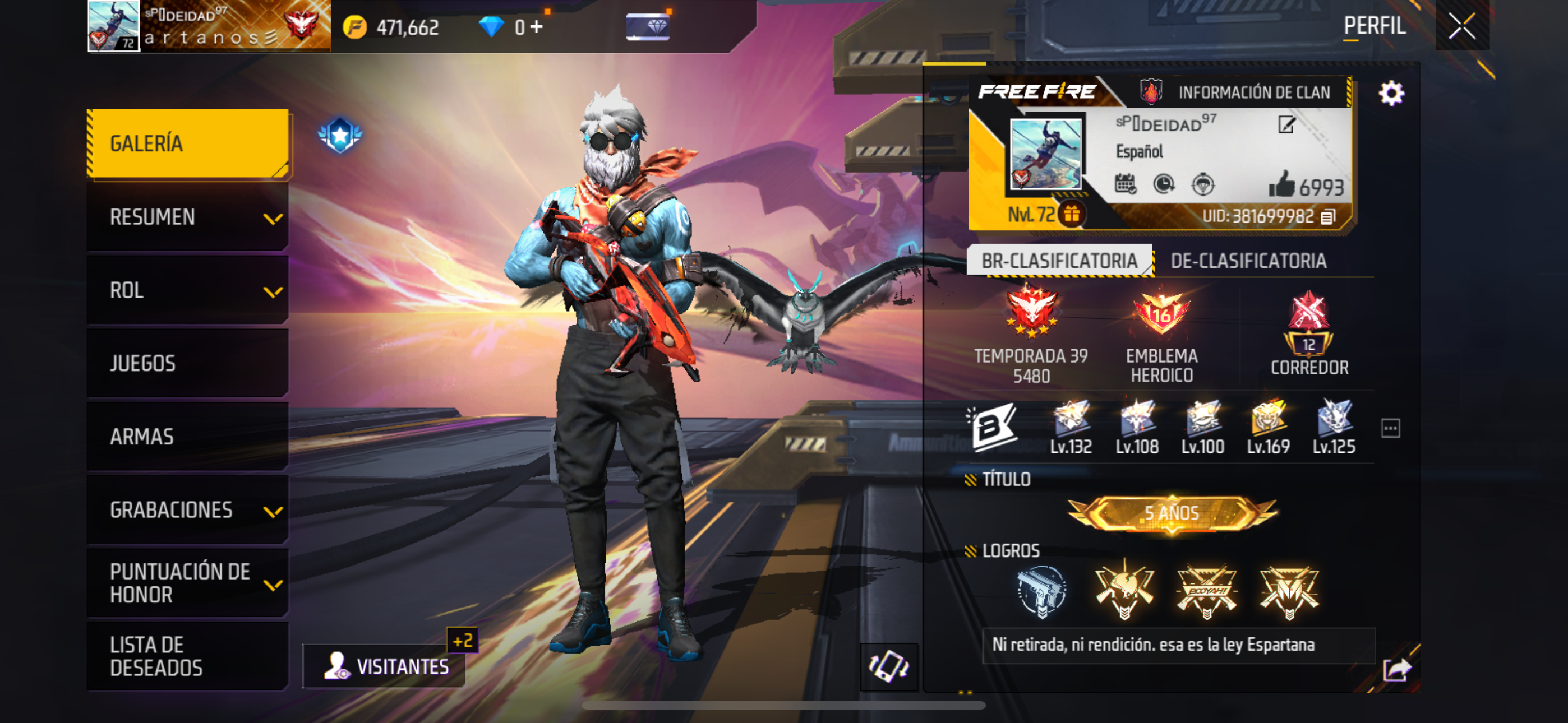Share the profile via arrow icon

point(1396,669)
